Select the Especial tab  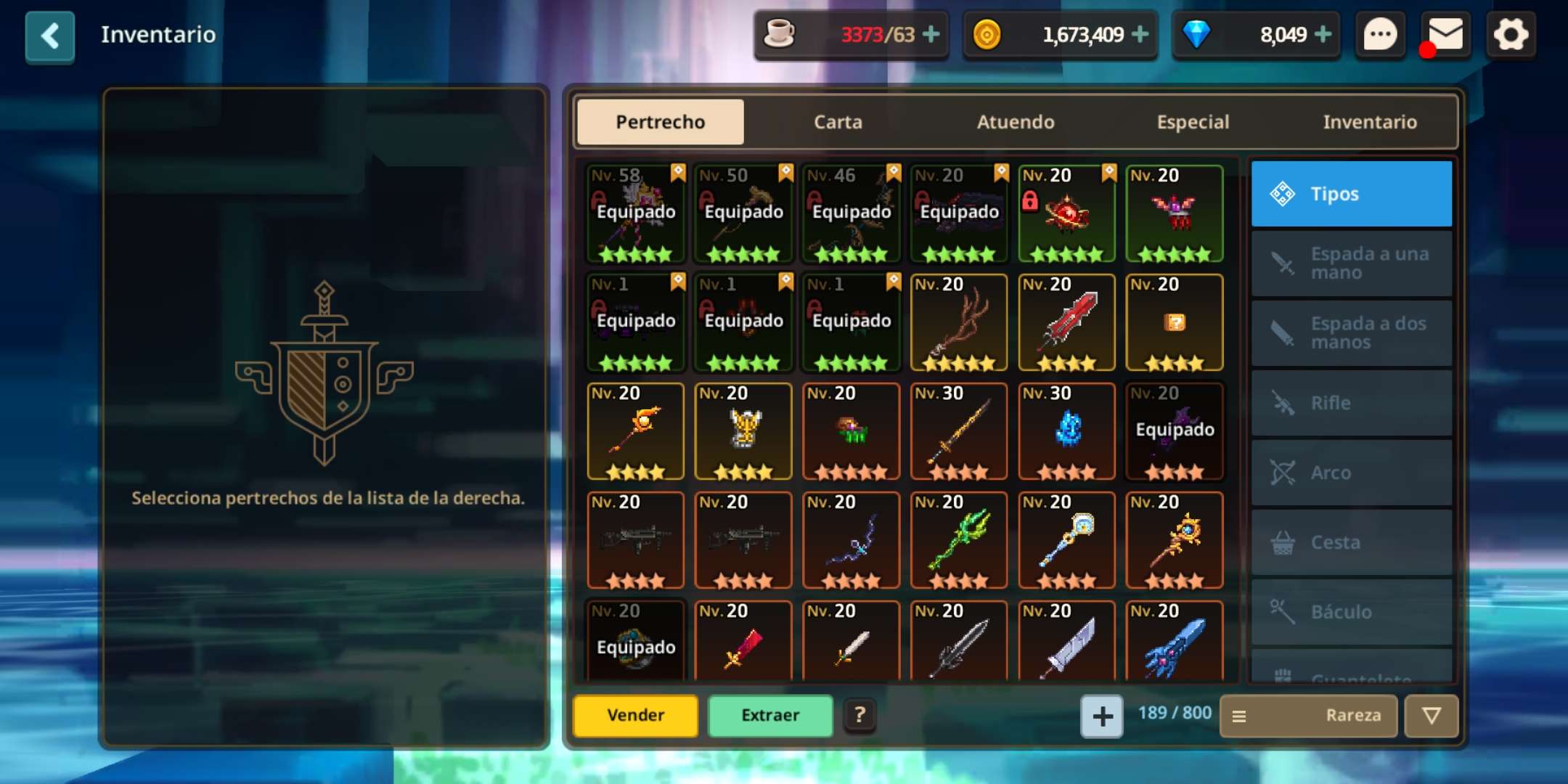click(1193, 122)
